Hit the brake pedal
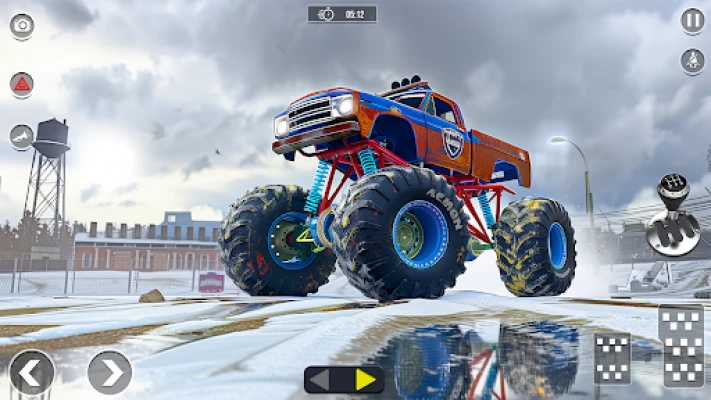The width and height of the screenshot is (711, 400). point(612,359)
